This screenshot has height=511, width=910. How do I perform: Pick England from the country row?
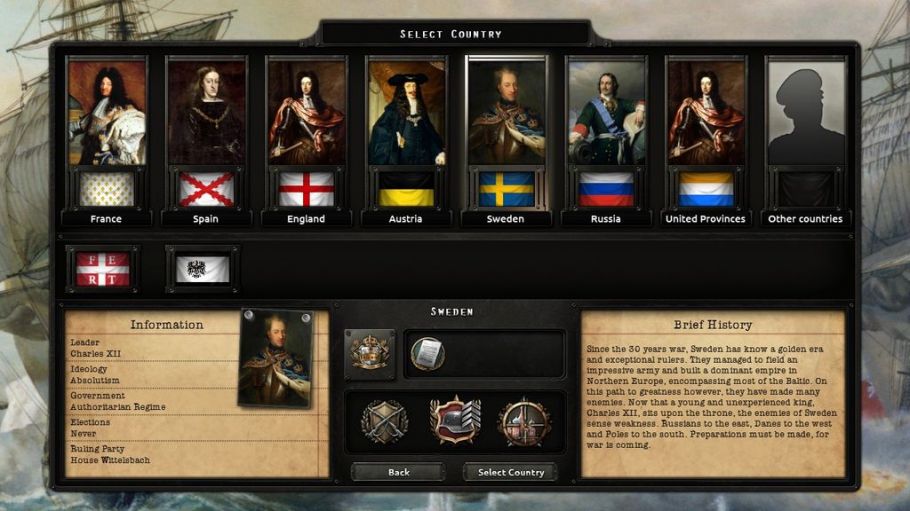[x=306, y=140]
